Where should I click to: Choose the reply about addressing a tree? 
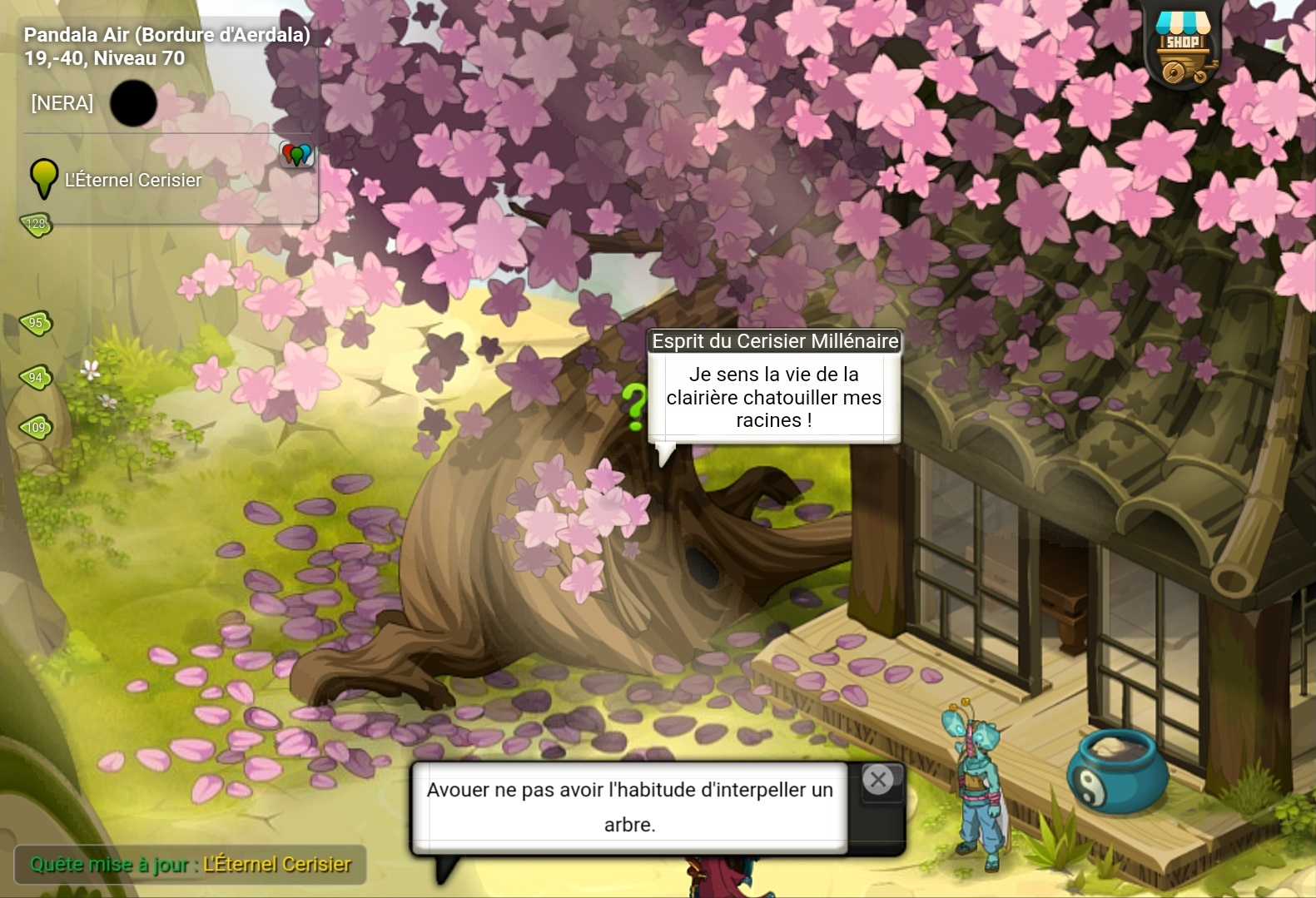click(x=629, y=806)
